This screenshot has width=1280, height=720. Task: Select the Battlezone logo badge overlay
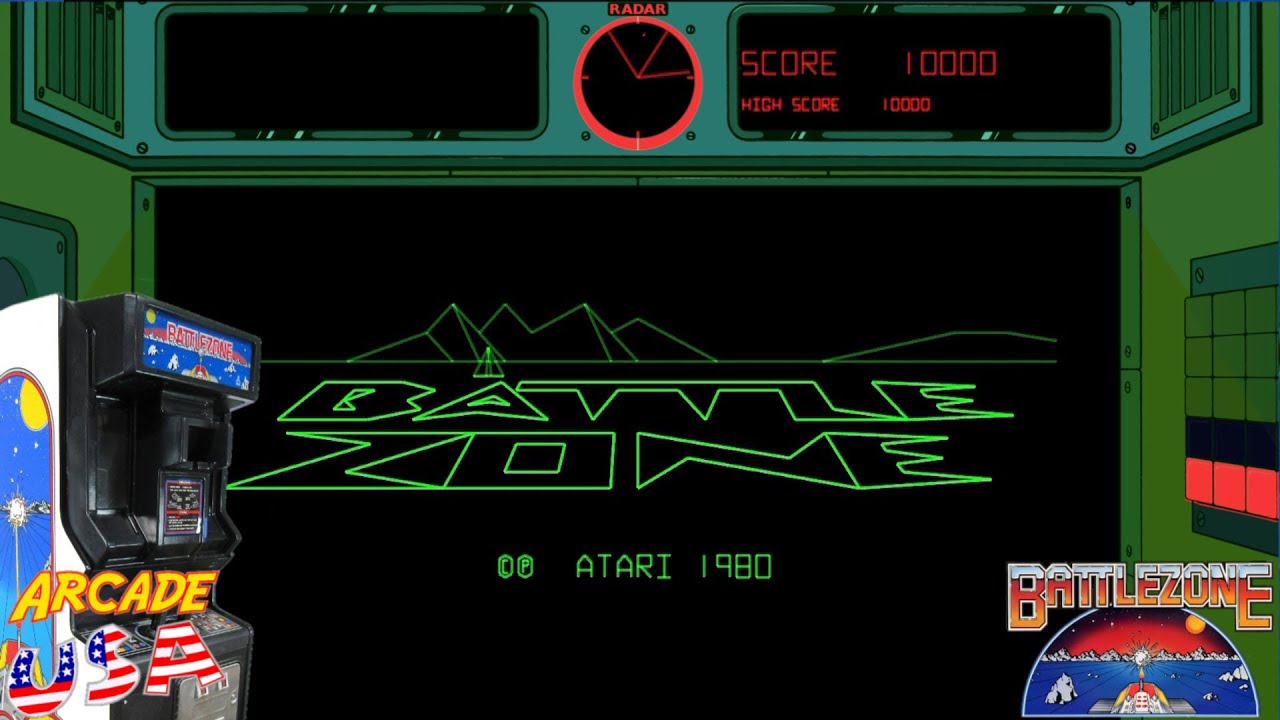tap(1139, 640)
